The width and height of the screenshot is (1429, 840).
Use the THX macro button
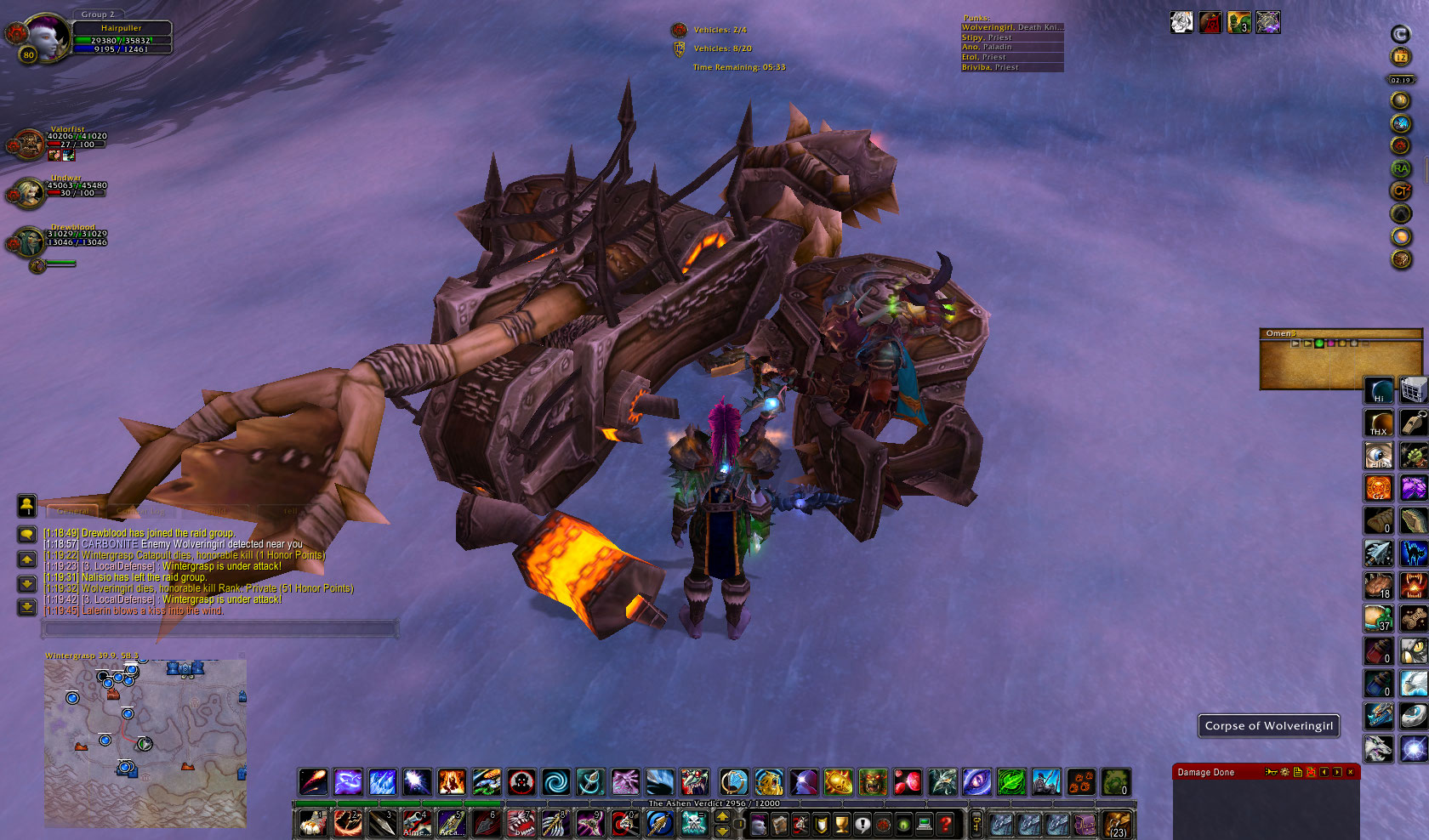pos(1379,423)
